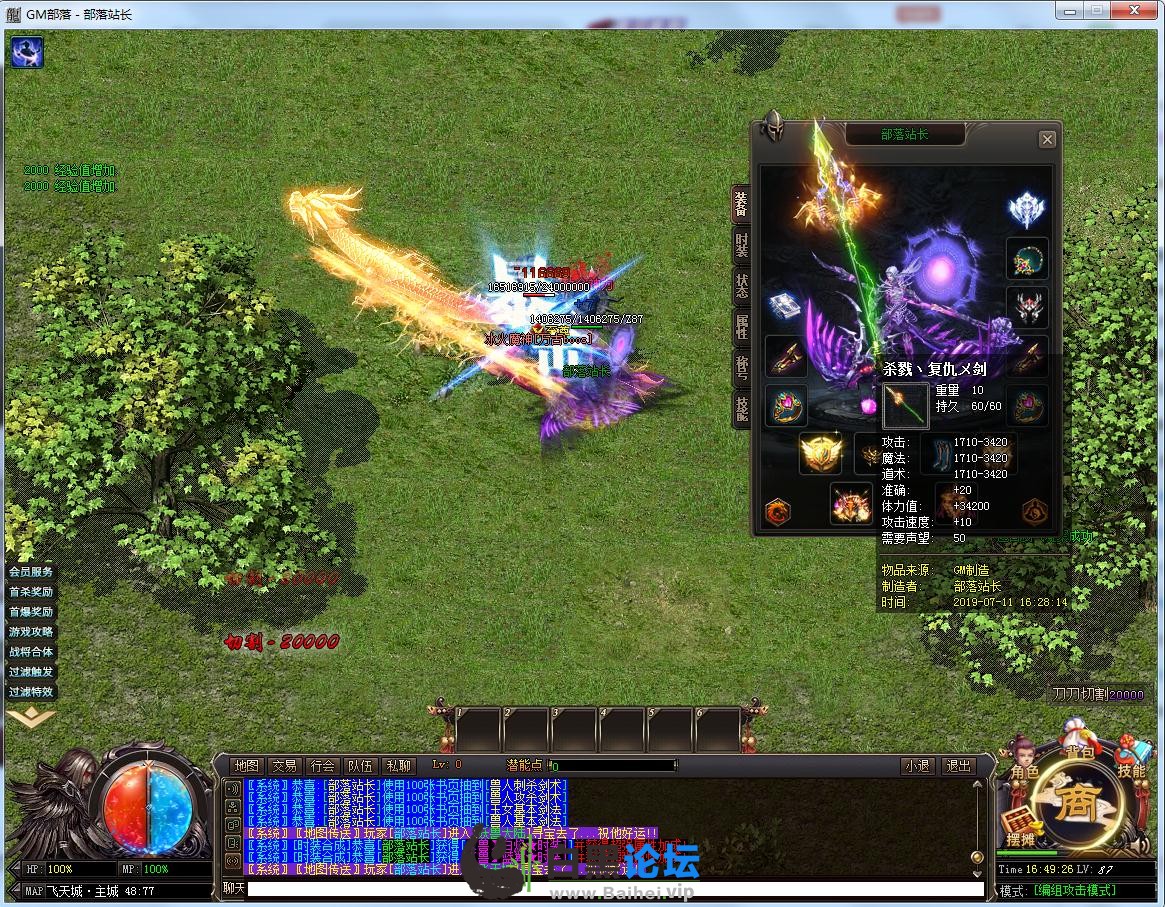The width and height of the screenshot is (1165, 907).
Task: Toggle the 过滤特效 effects filter
Action: coord(31,692)
